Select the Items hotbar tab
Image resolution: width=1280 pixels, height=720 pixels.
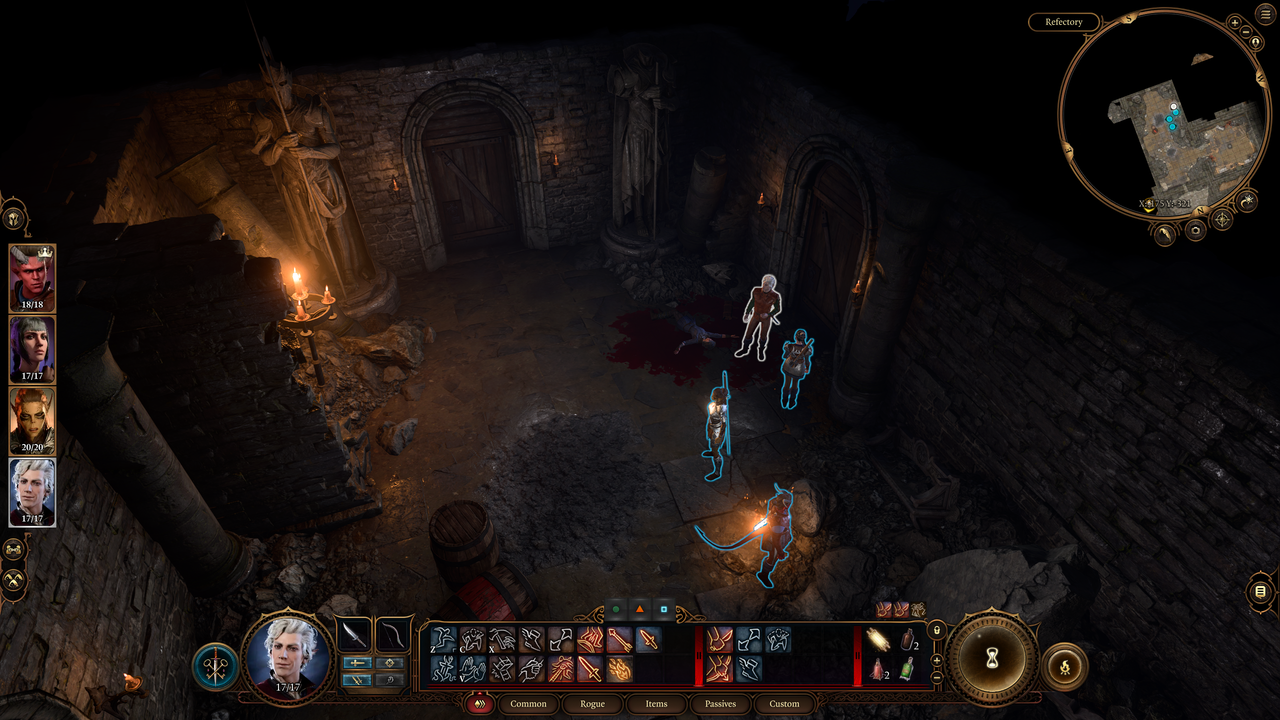point(656,704)
